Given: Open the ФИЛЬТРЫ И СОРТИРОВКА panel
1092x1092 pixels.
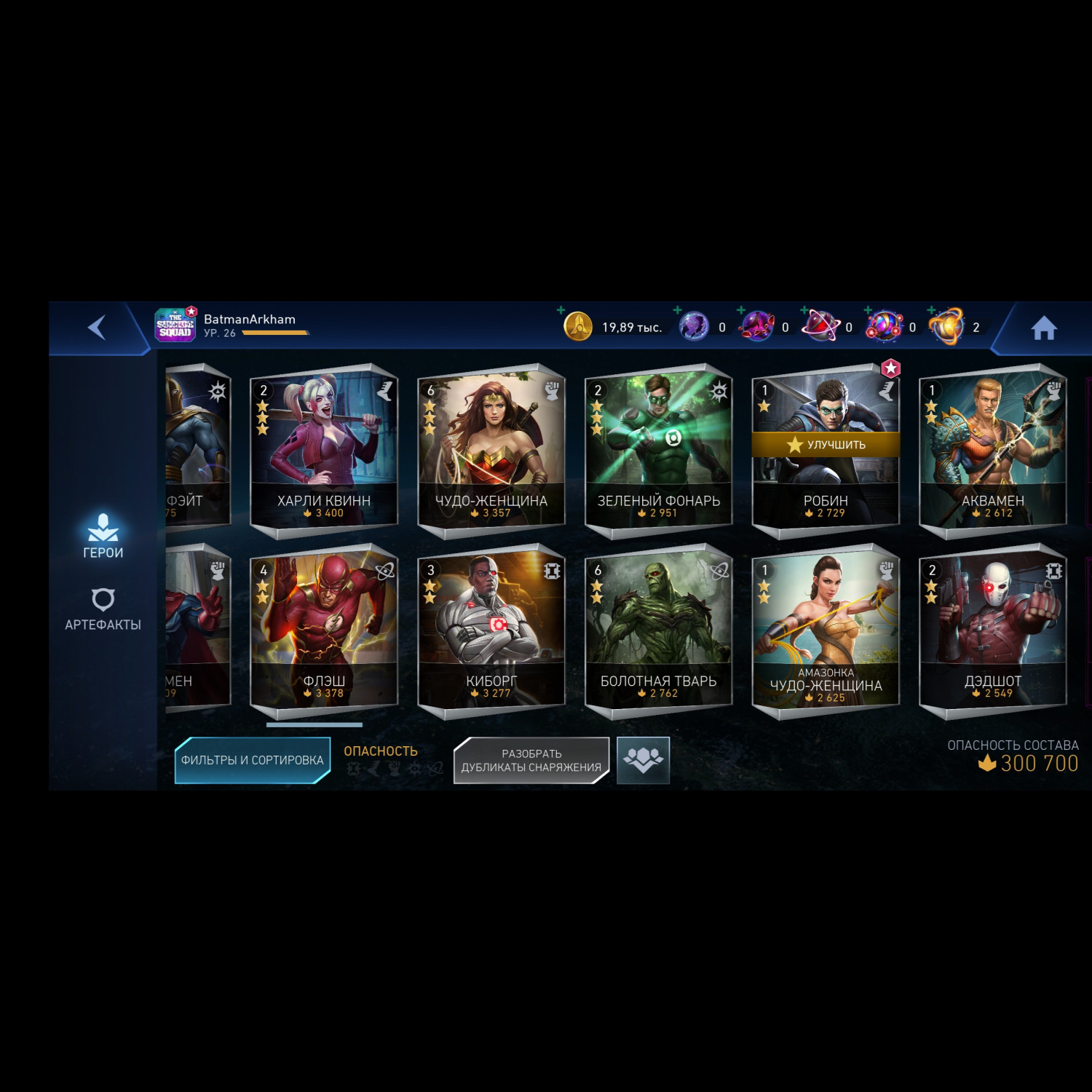Looking at the screenshot, I should coord(251,759).
